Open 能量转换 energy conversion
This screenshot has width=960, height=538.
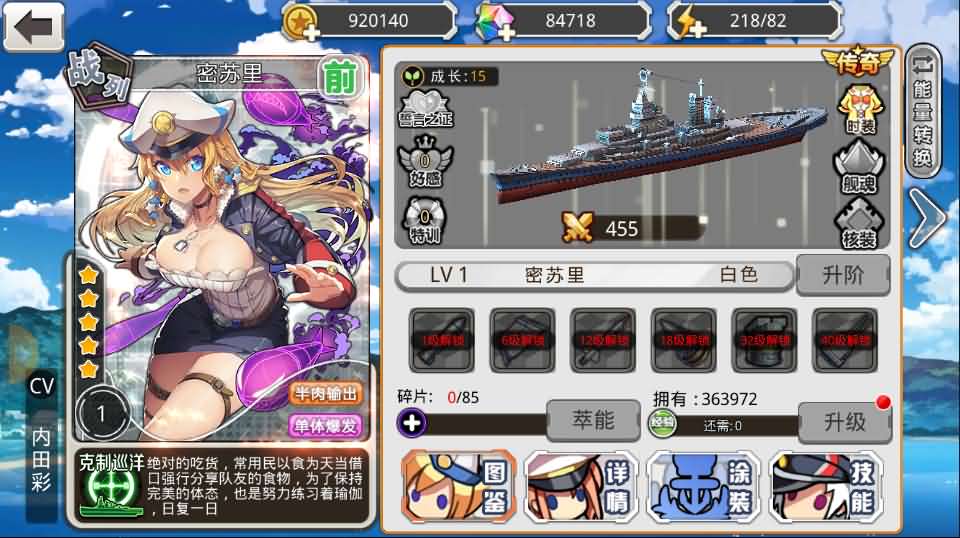(924, 110)
